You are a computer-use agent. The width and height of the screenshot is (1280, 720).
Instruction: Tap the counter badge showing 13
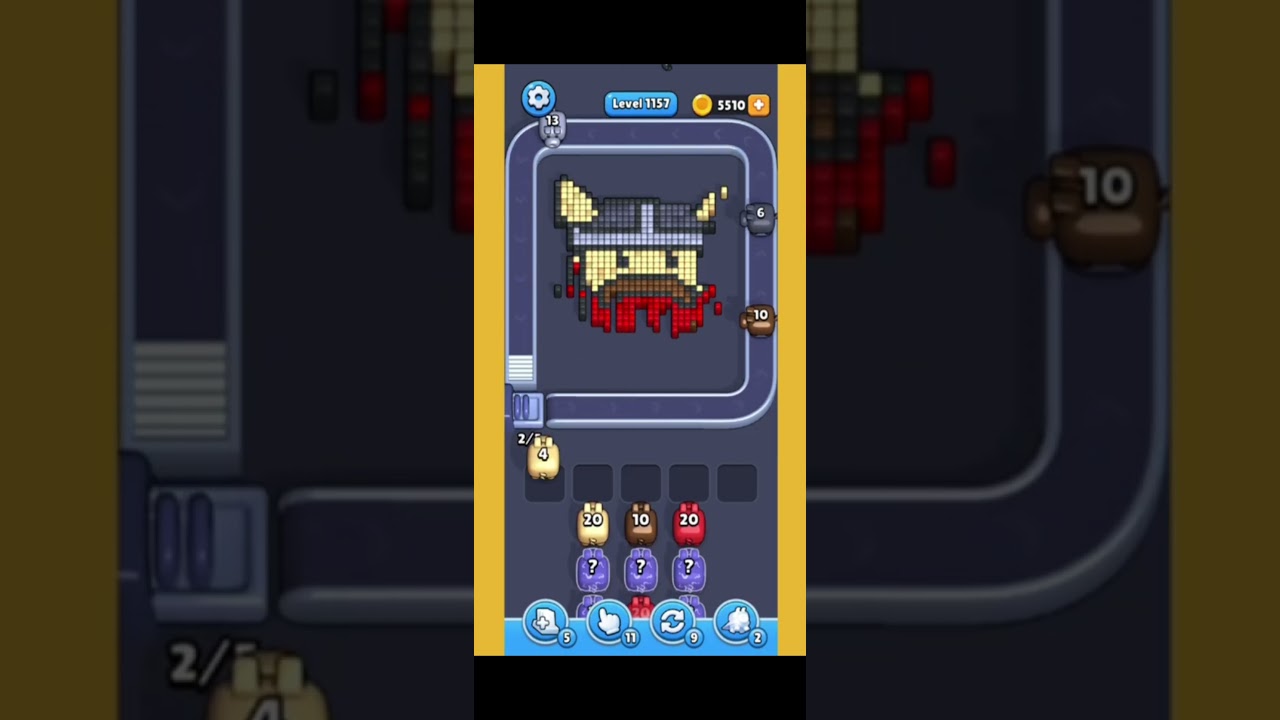click(x=551, y=126)
